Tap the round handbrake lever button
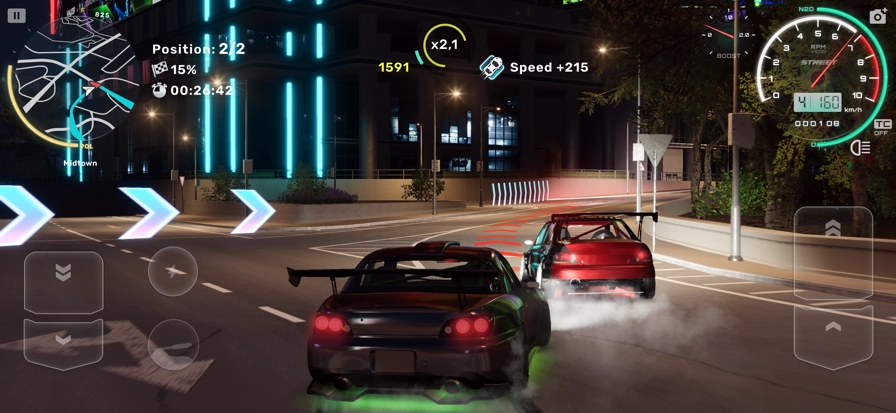Screen dimensions: 896x413 pyautogui.click(x=173, y=342)
